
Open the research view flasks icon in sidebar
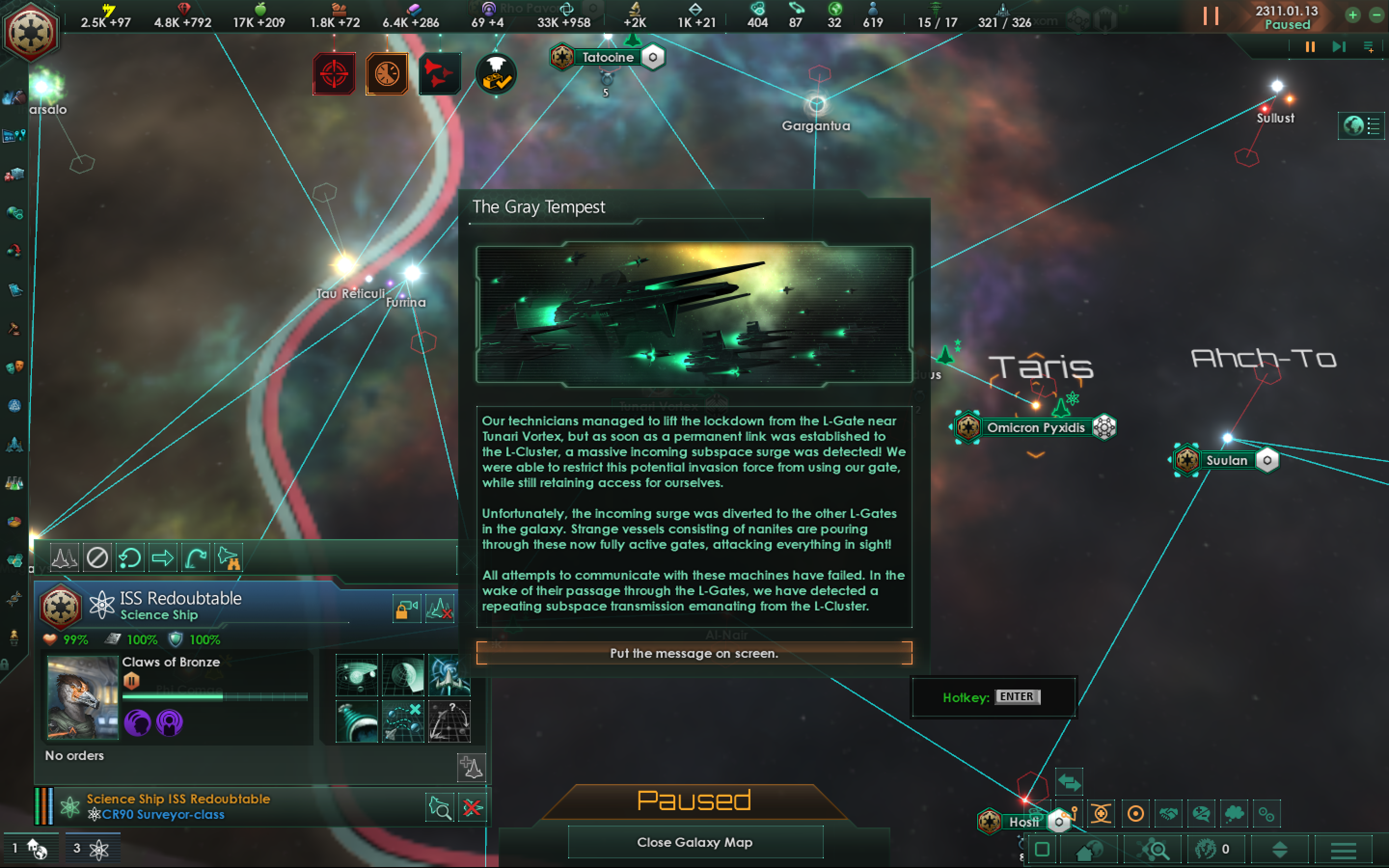click(x=14, y=483)
